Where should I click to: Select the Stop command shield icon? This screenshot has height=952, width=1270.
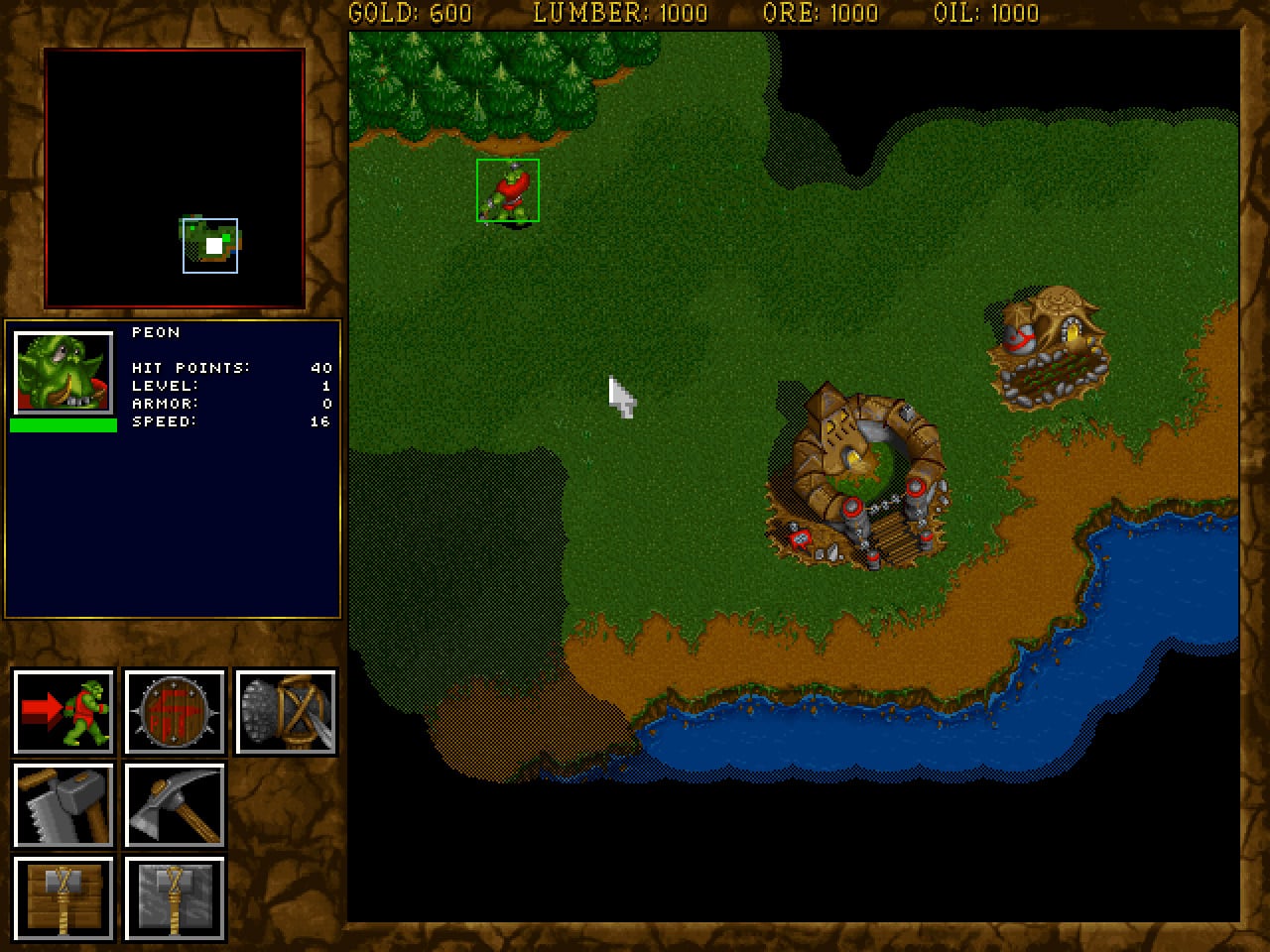(175, 712)
